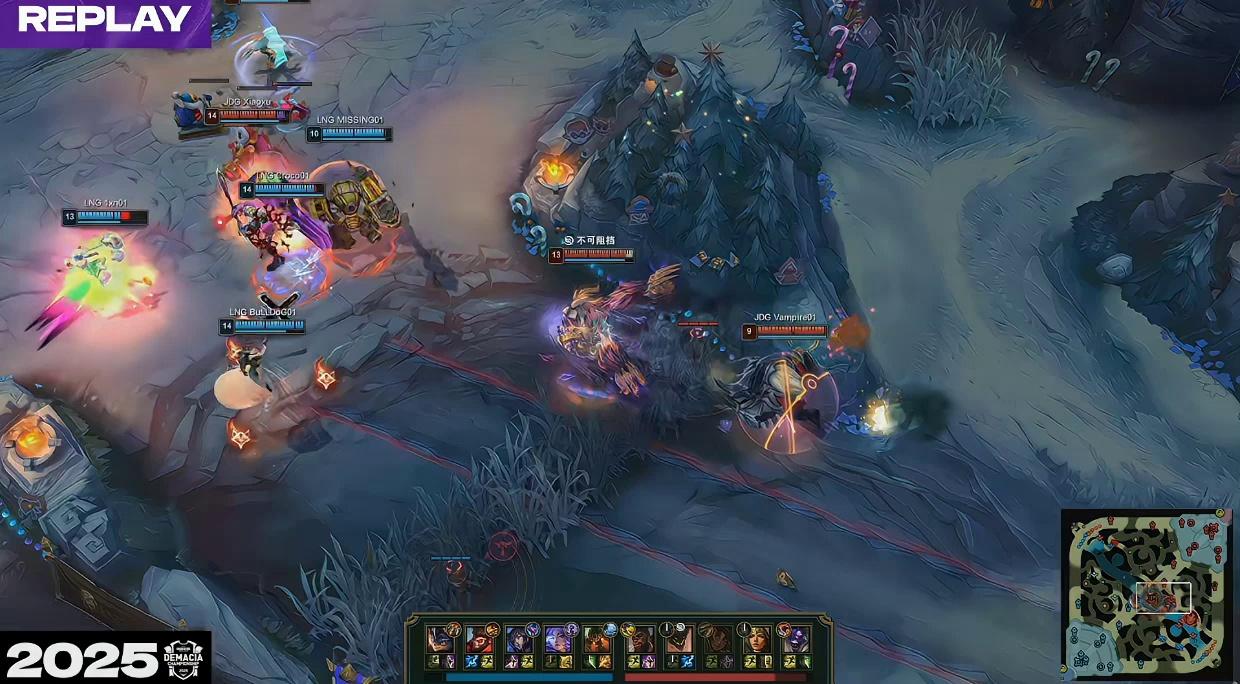Image resolution: width=1240 pixels, height=684 pixels.
Task: Select the red-masked champion portrait
Action: pyautogui.click(x=479, y=640)
